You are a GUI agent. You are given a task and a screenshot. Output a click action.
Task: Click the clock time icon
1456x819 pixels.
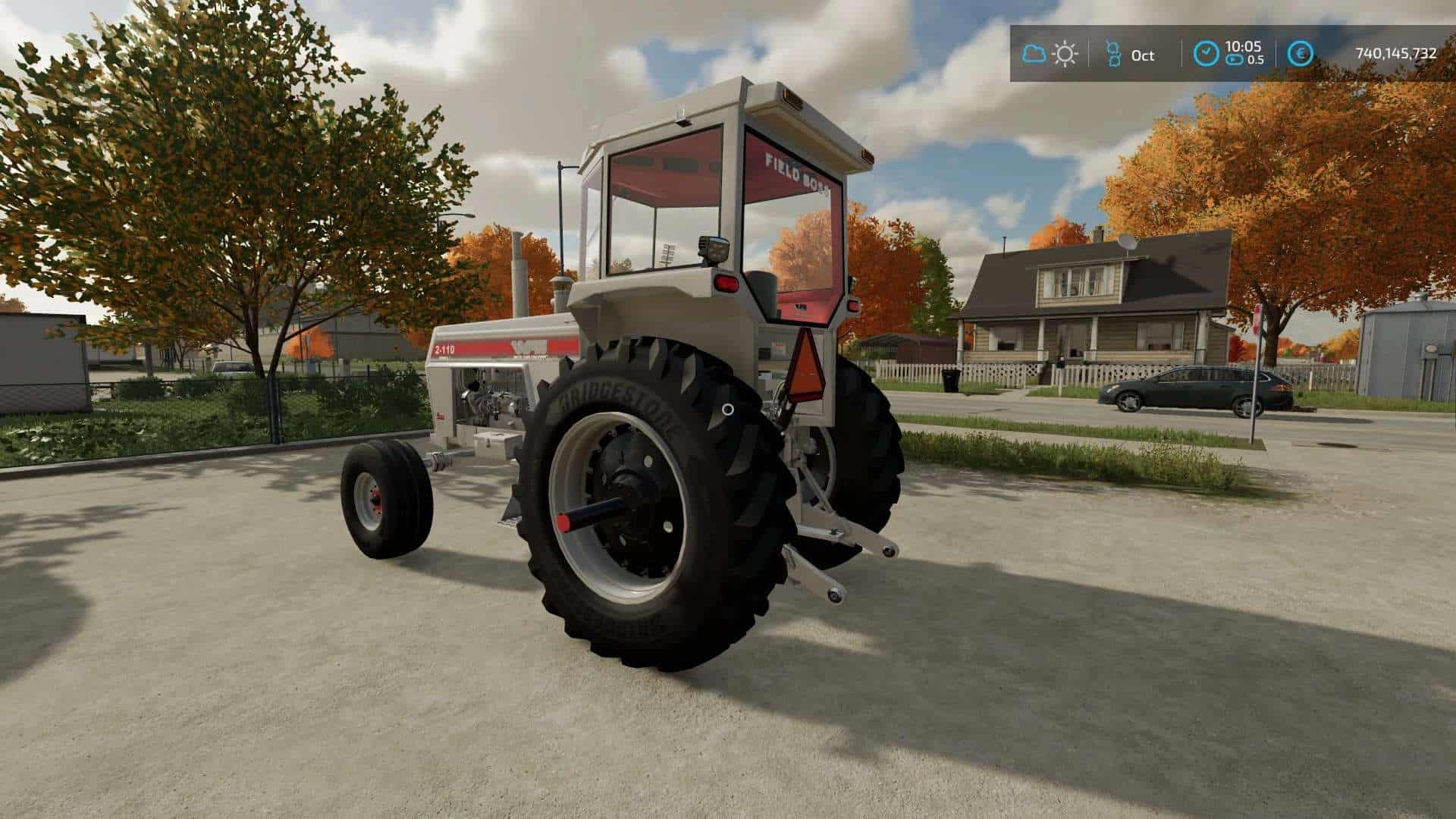point(1207,54)
